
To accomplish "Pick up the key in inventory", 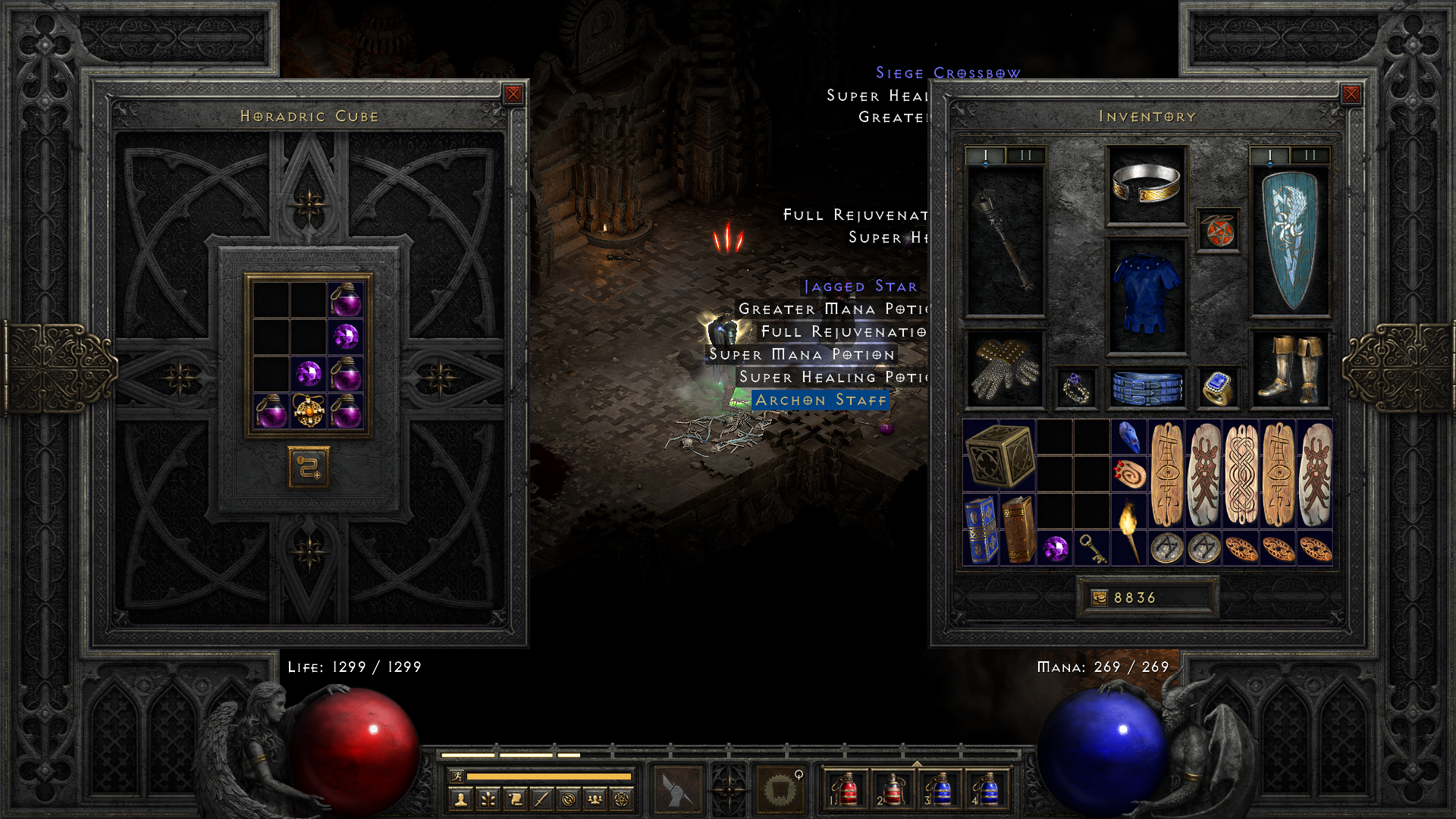I will pyautogui.click(x=1092, y=548).
